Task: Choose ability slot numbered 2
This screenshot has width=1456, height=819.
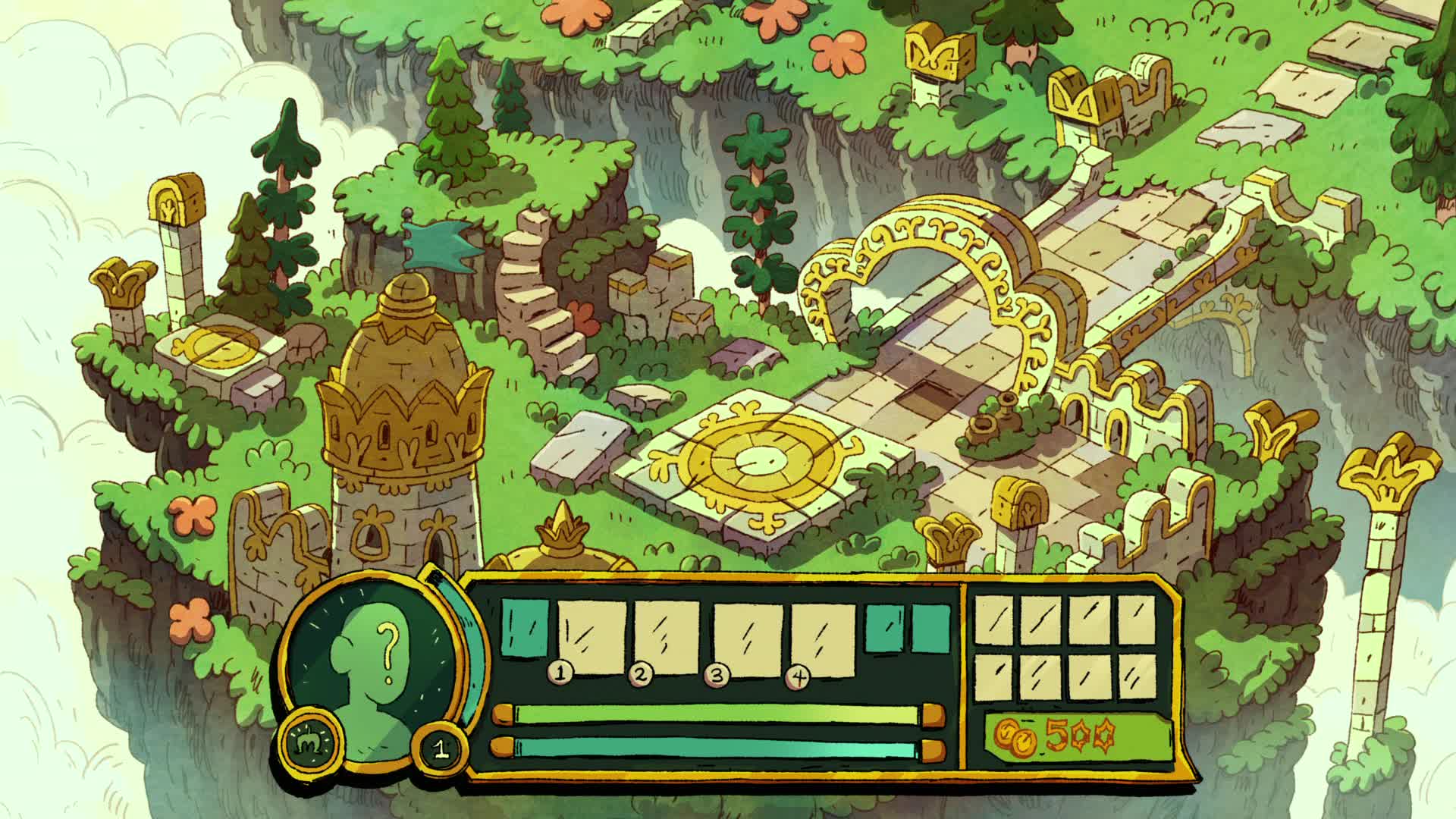Action: [667, 638]
